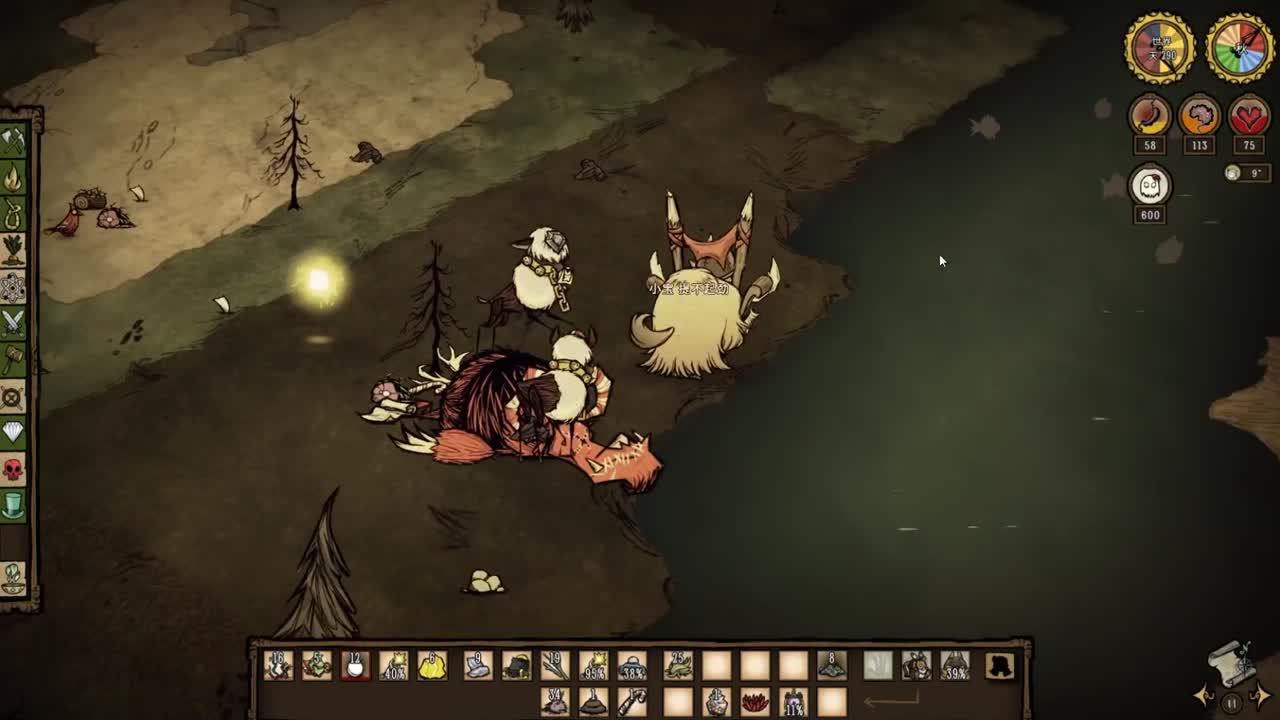Pick the twigs stack of 19
1280x720 pixels.
coord(555,666)
